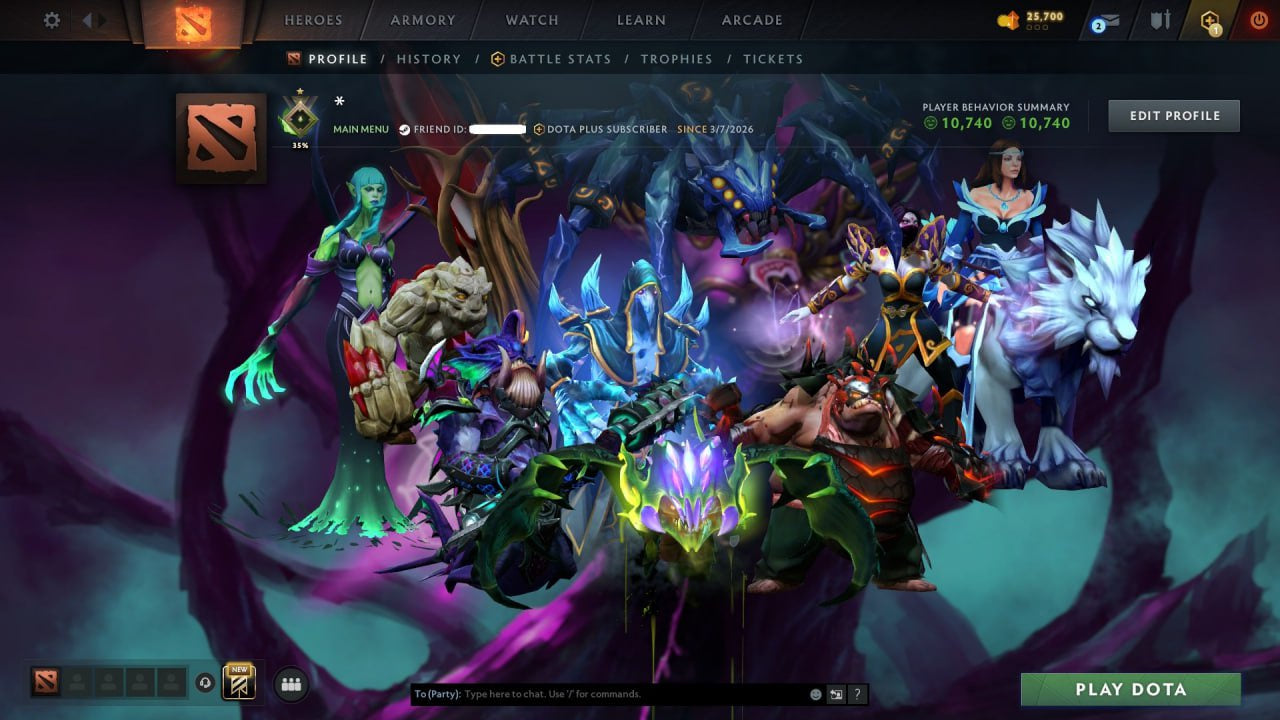Click the red power quit icon
Screen dimensions: 1280x720
1258,19
